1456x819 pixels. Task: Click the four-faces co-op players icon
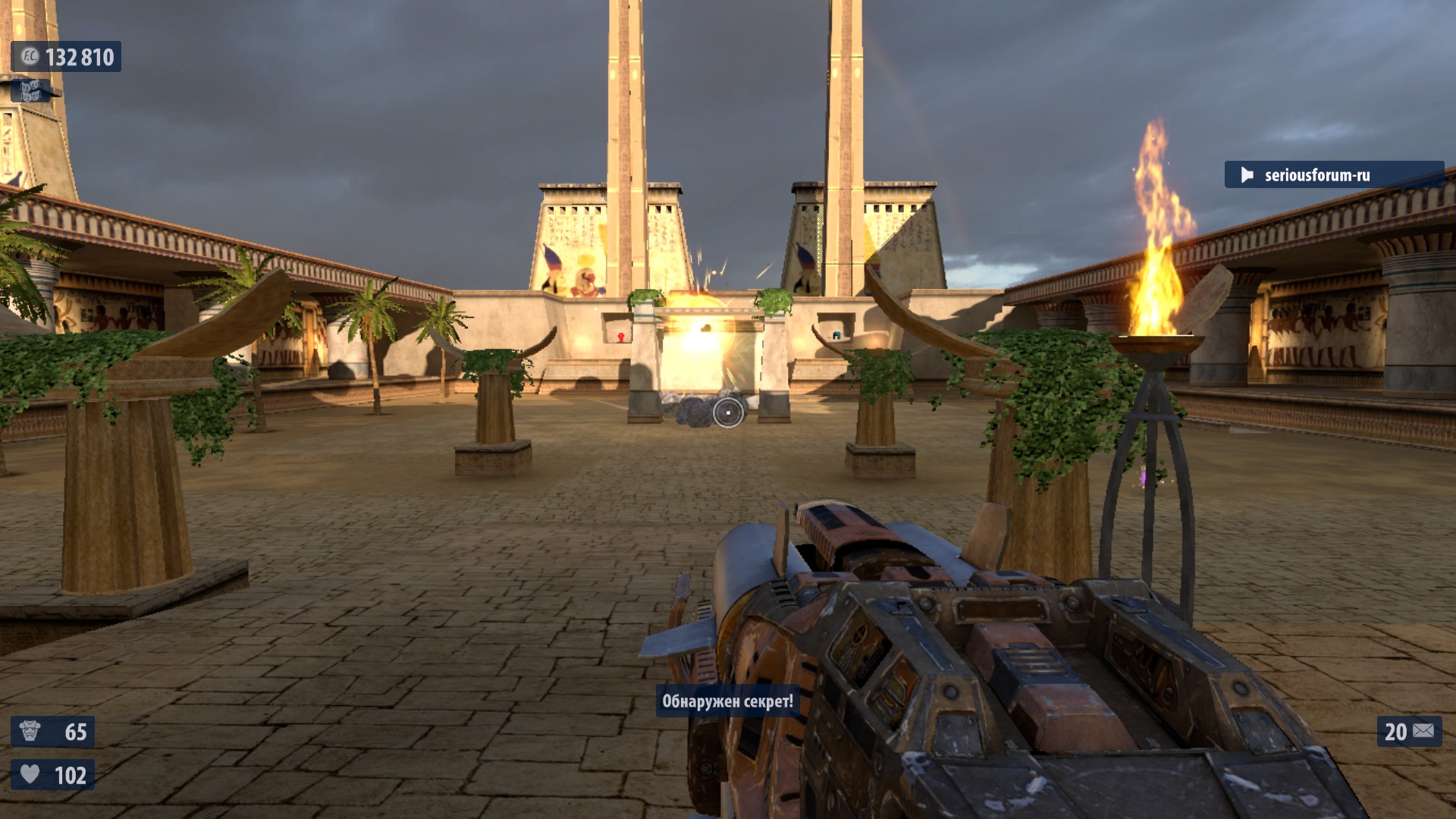[30, 92]
